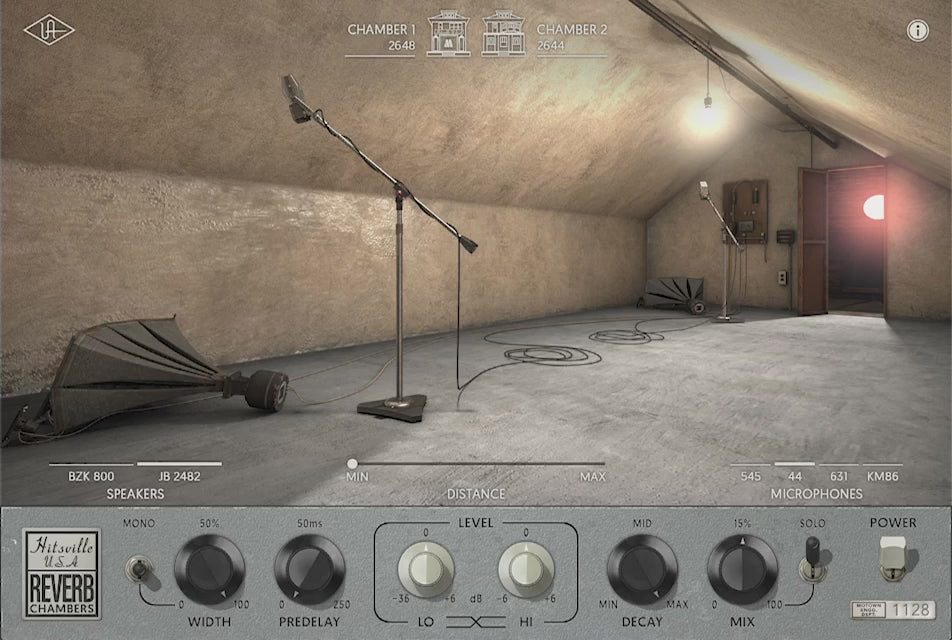Click the Decay knob
The image size is (952, 640).
tap(642, 570)
